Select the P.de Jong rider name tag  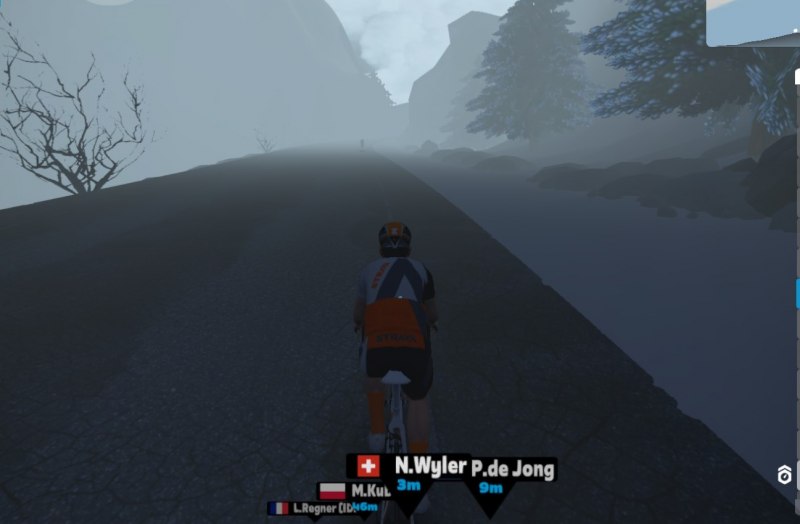pos(514,468)
